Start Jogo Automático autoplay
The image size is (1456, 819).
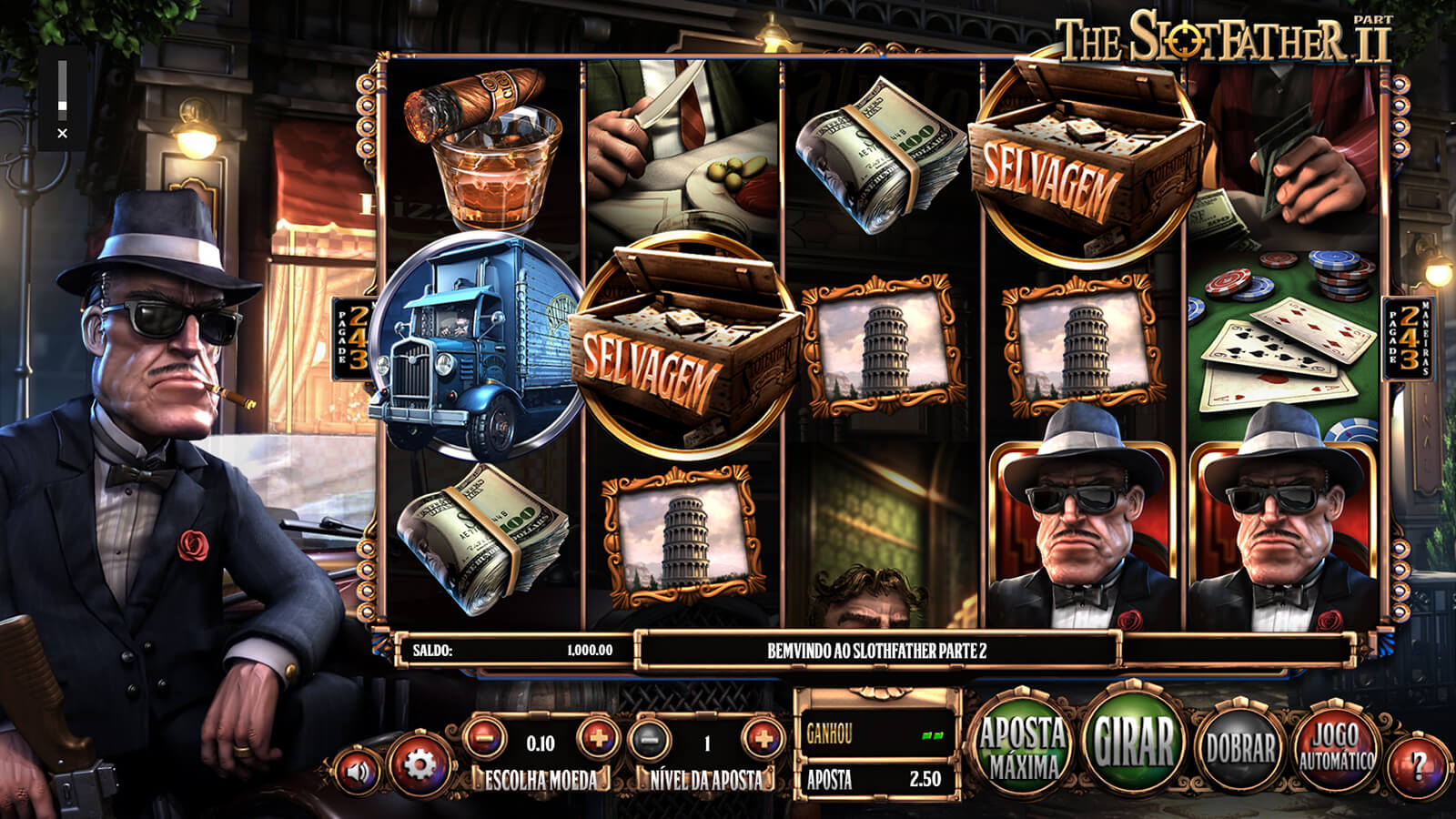[x=1336, y=748]
